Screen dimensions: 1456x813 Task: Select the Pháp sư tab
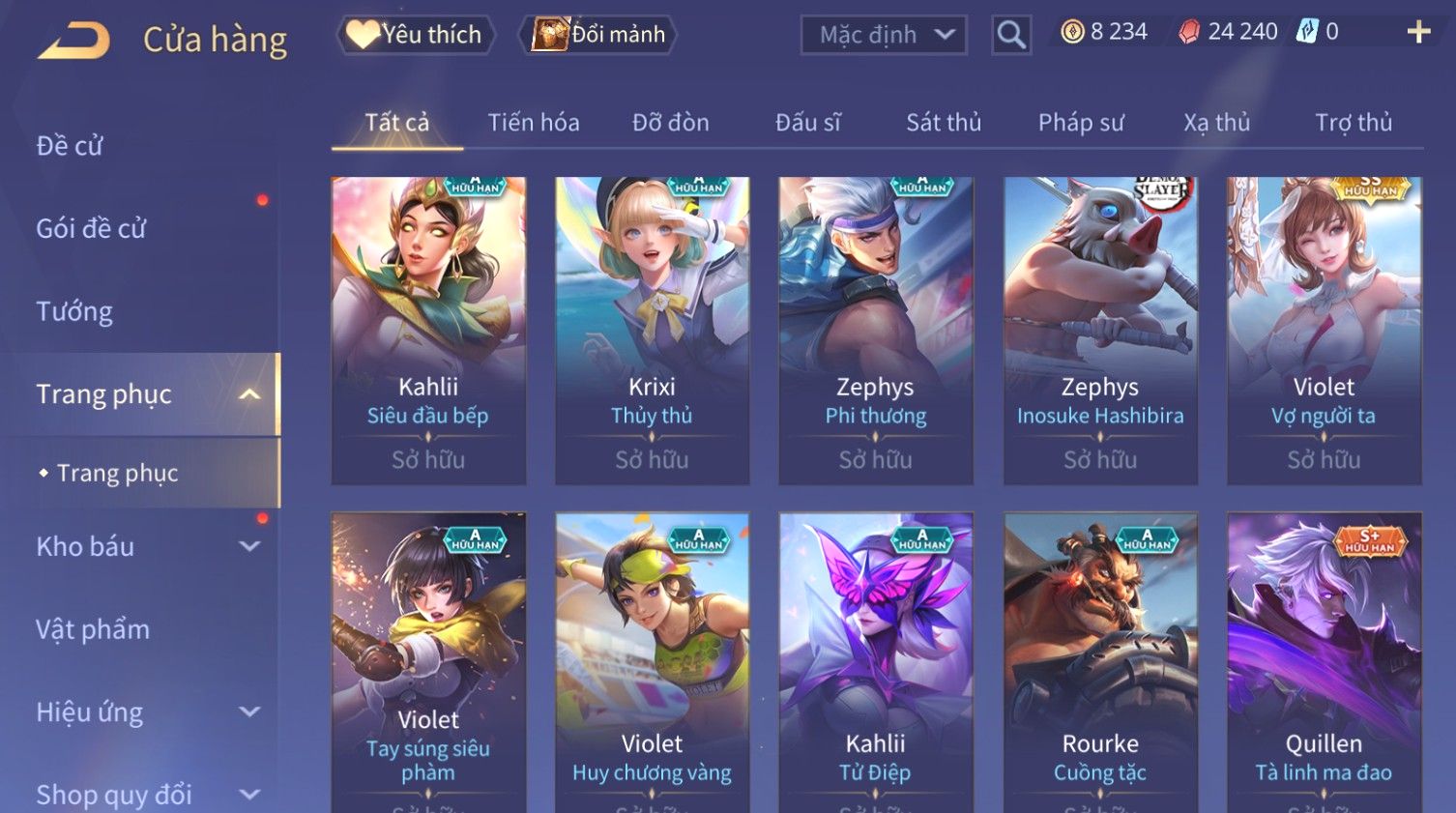tap(1081, 123)
